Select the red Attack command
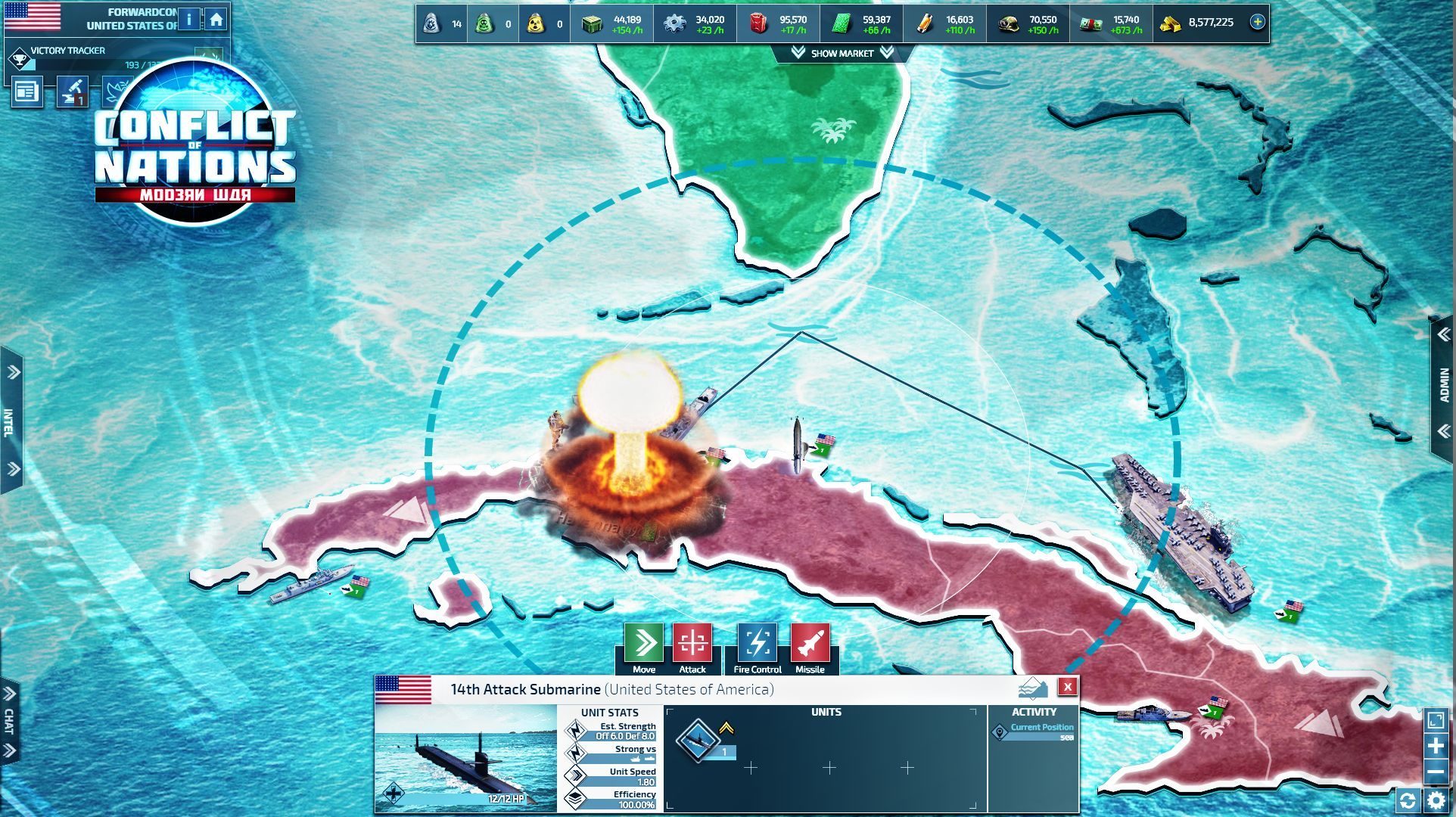 pos(692,644)
